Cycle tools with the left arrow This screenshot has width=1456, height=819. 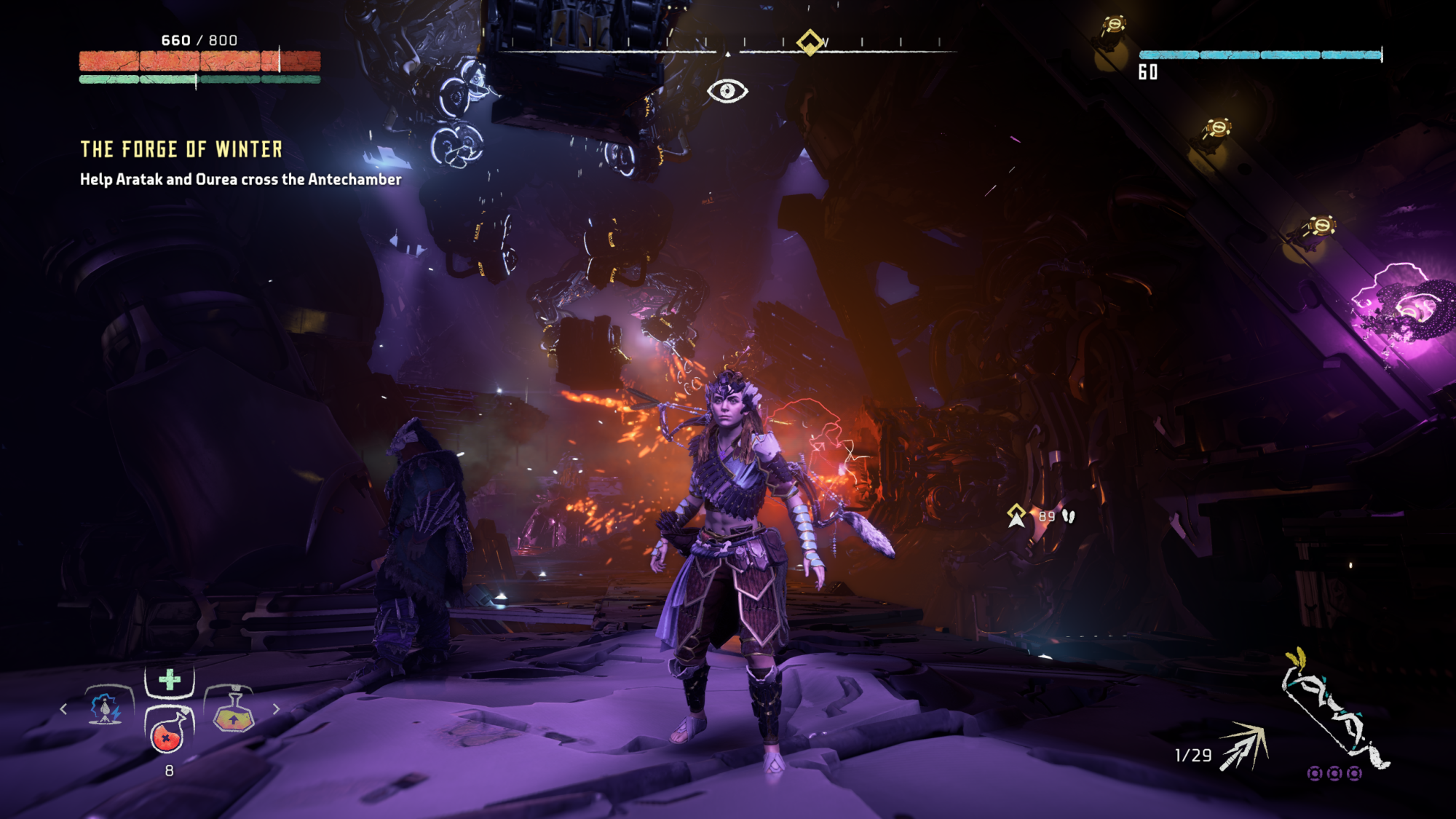(64, 708)
